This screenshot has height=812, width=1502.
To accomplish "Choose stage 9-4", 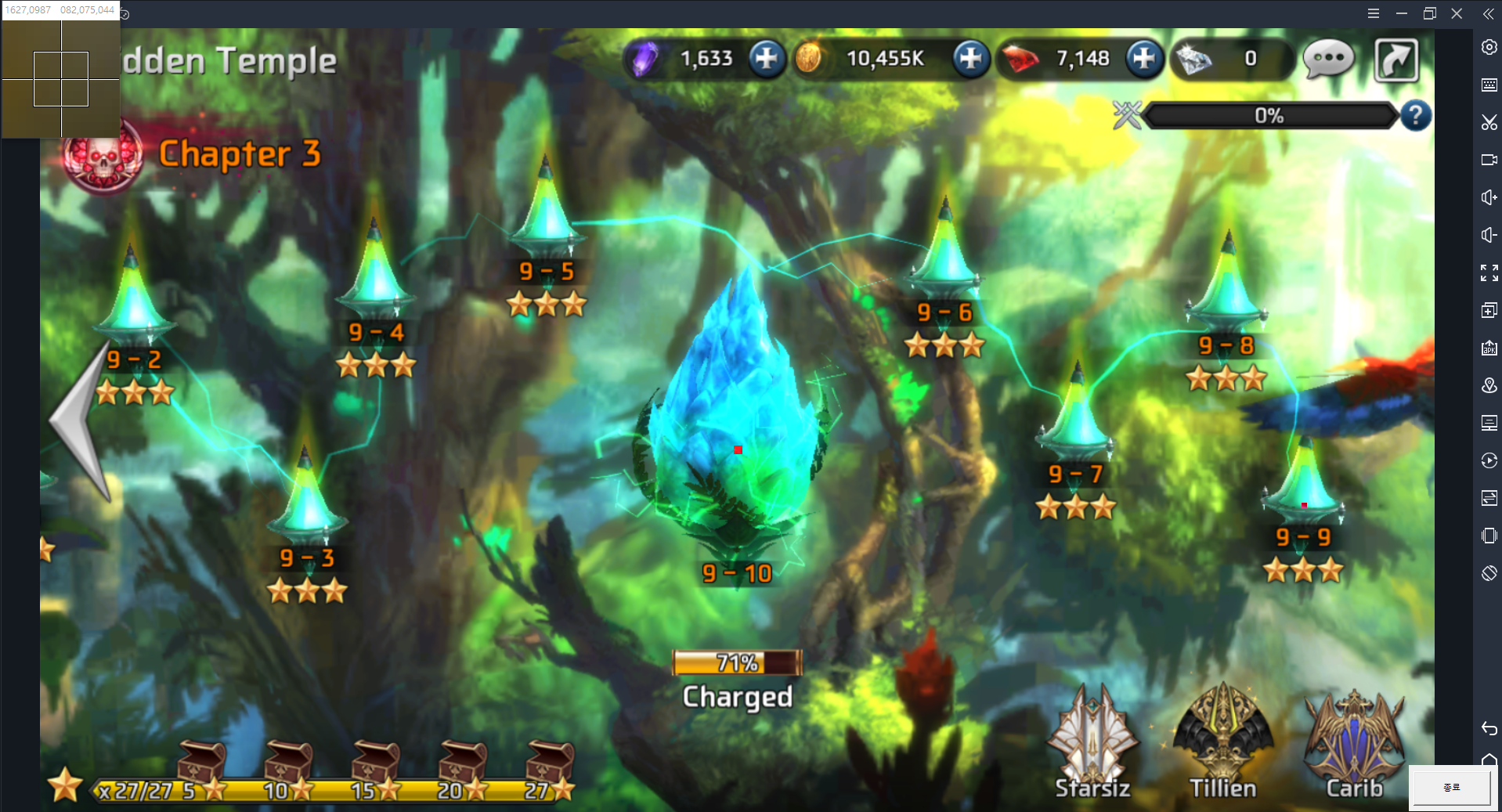I will tap(375, 278).
